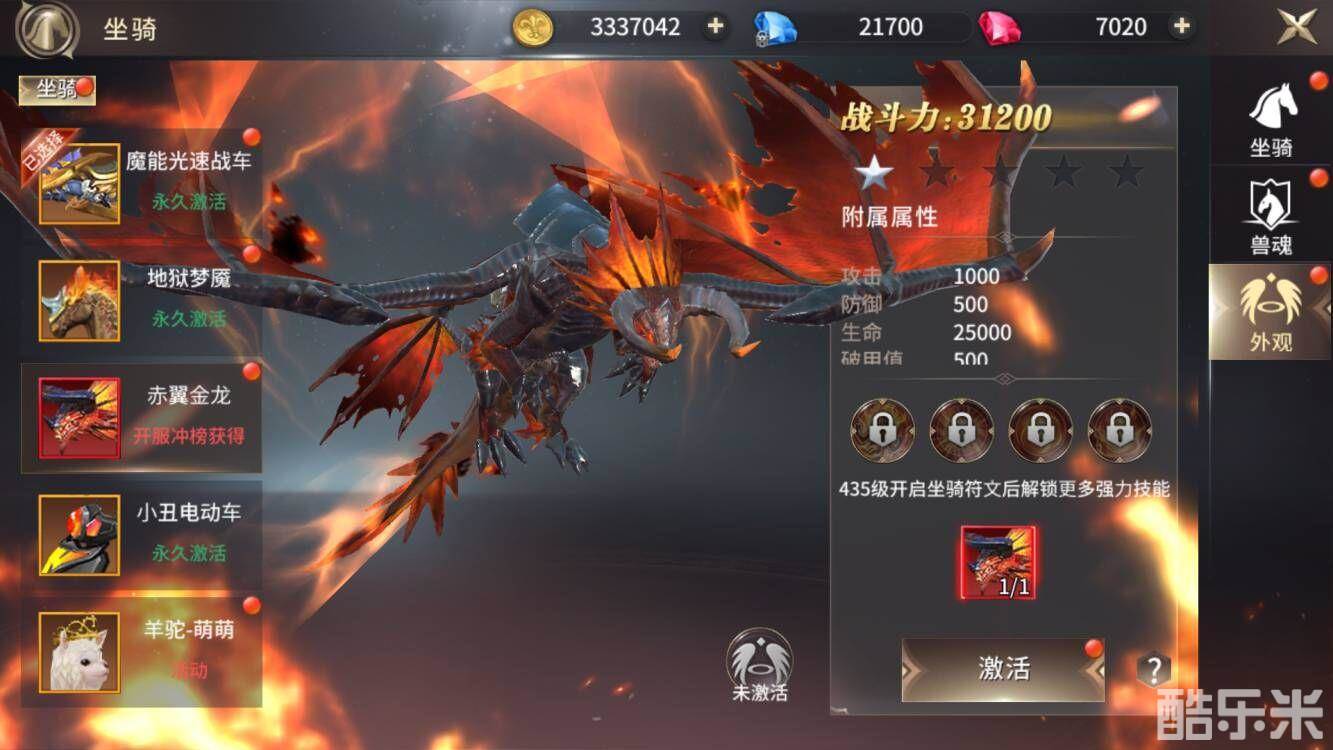
Task: Click the plus to add red gems
Action: point(1183,27)
